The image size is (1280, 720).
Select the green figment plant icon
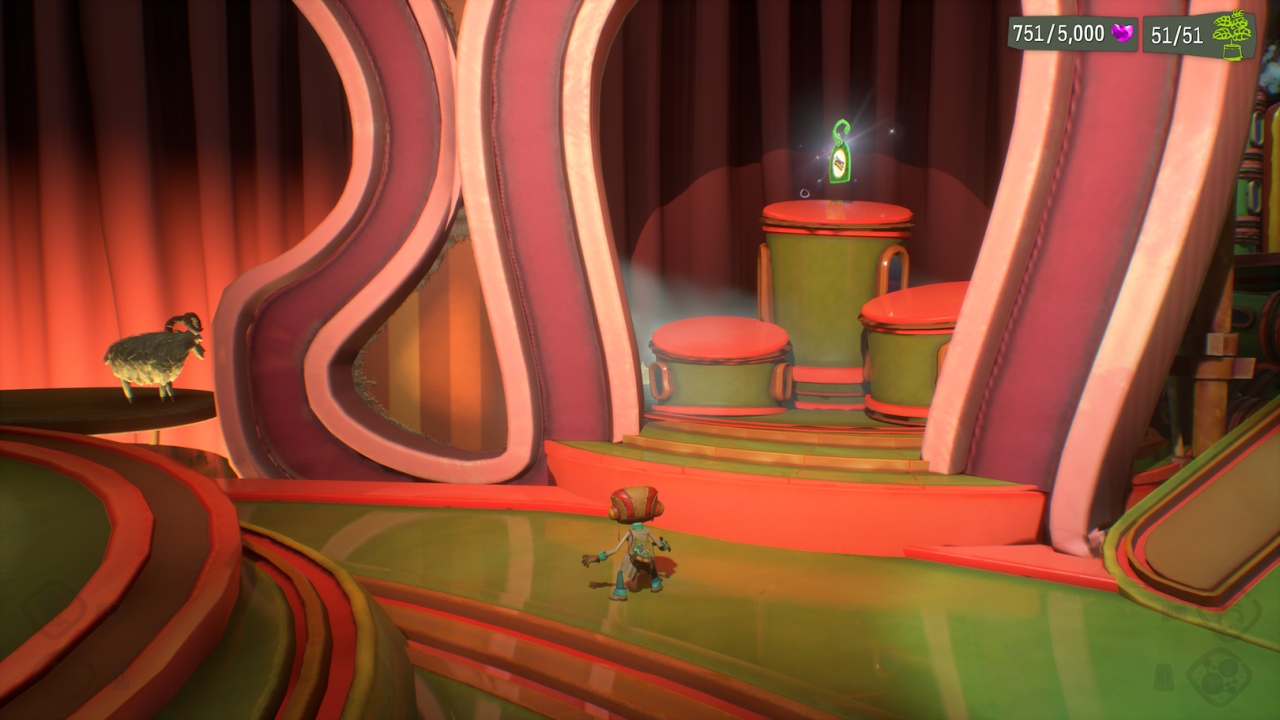click(x=1232, y=34)
